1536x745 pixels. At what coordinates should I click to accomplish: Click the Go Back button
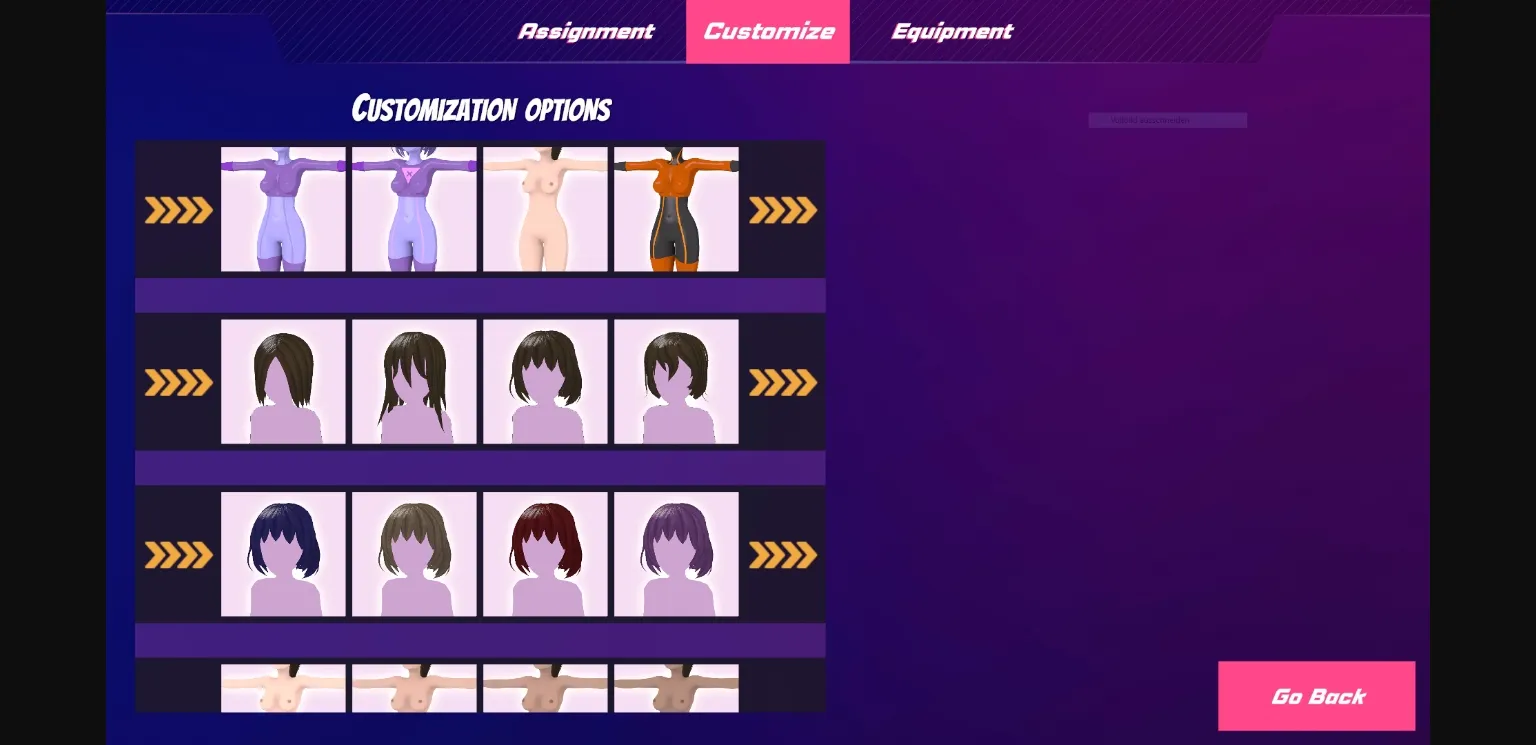pyautogui.click(x=1317, y=696)
